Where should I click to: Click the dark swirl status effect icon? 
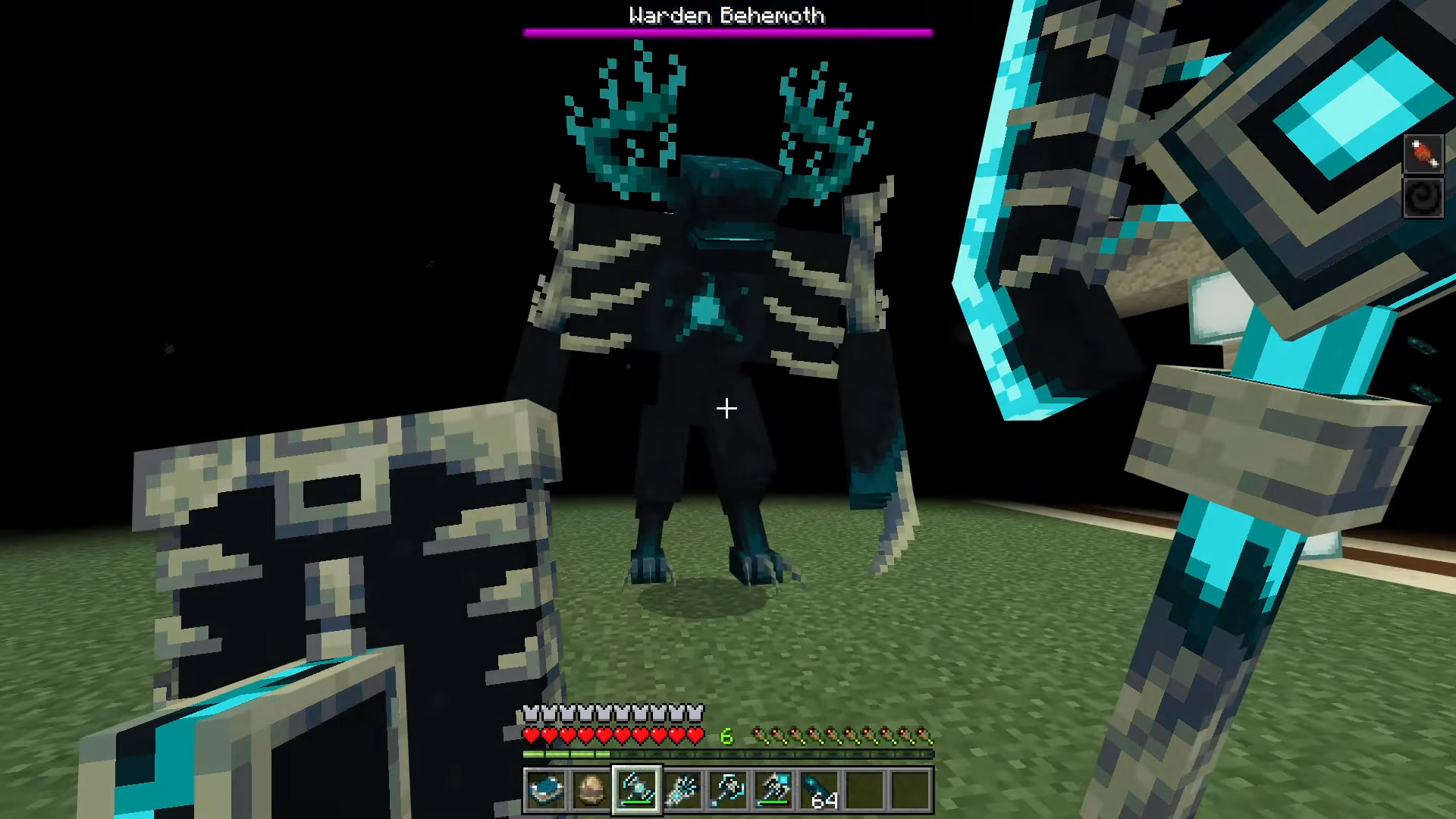(x=1423, y=199)
